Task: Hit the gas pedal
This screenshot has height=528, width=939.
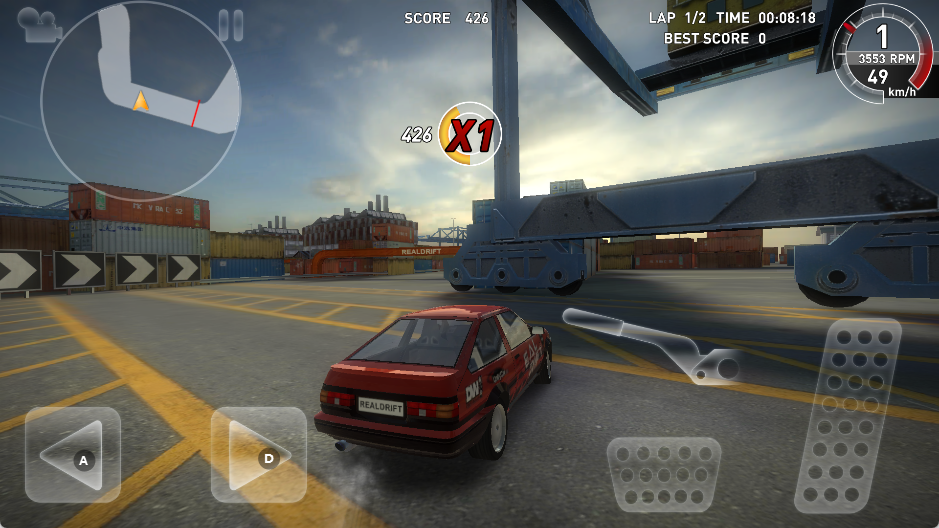Action: (x=849, y=415)
